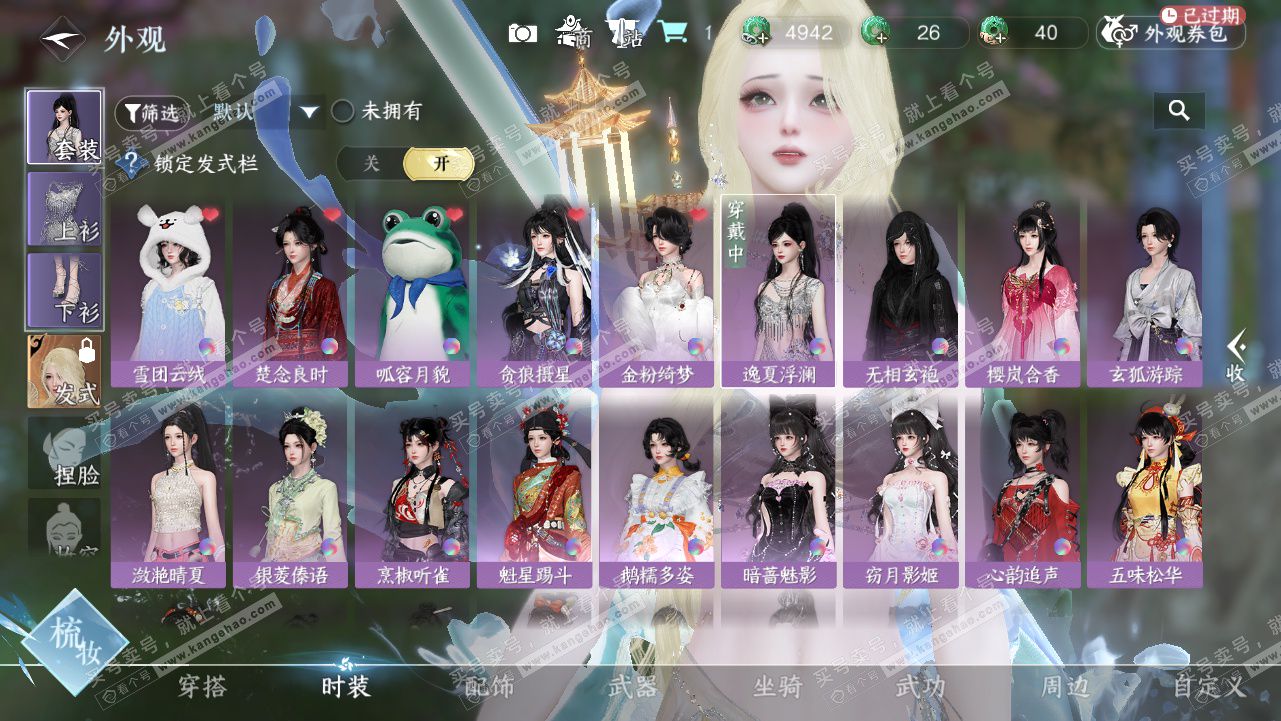Select the 上衫 category tab
Screen dimensions: 1281x721
65,208
